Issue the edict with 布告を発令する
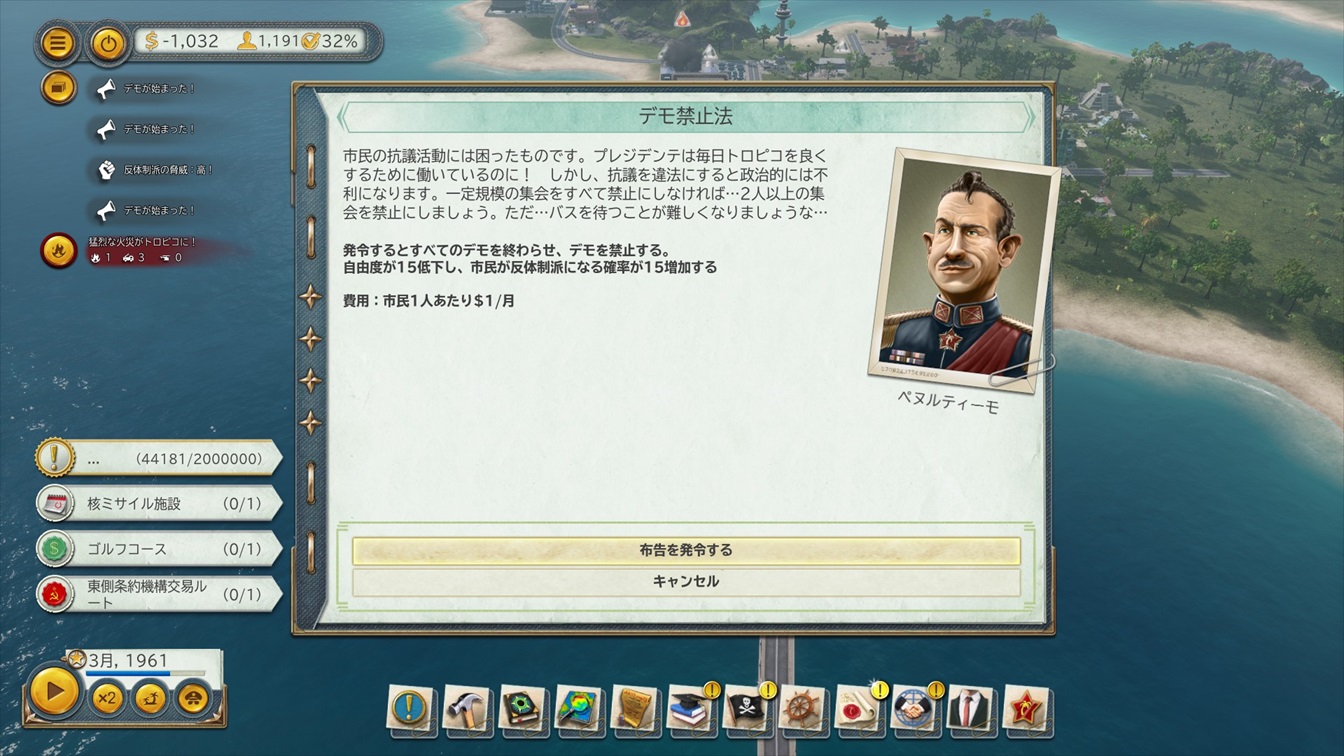This screenshot has height=756, width=1344. [686, 550]
